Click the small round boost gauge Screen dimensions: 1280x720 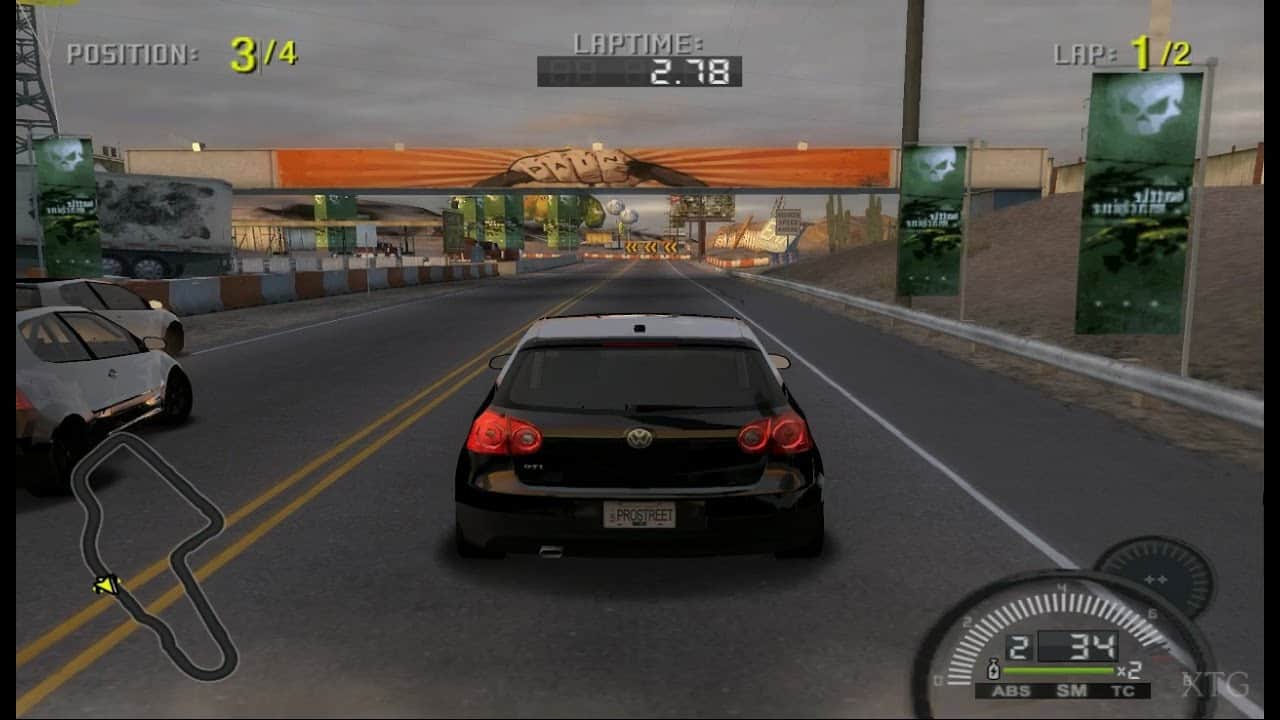tap(1153, 577)
